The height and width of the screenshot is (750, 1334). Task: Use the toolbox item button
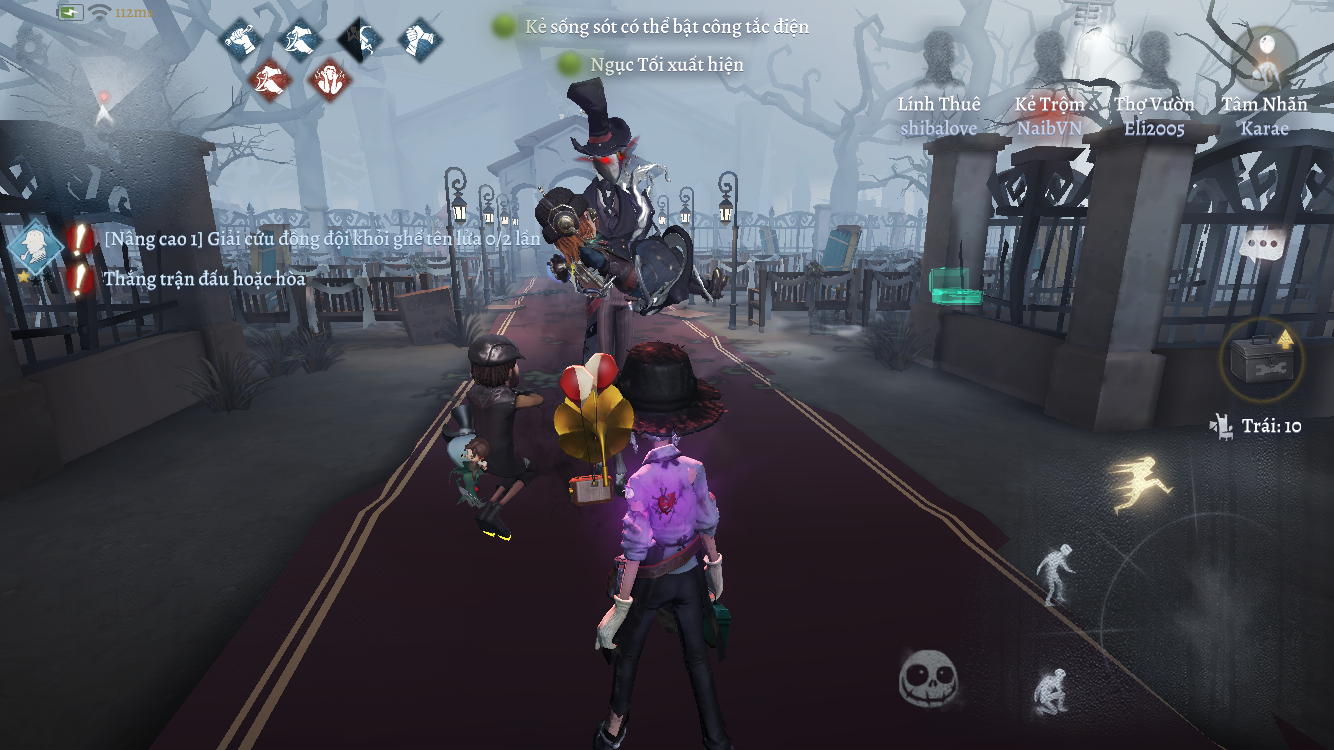[x=1261, y=360]
